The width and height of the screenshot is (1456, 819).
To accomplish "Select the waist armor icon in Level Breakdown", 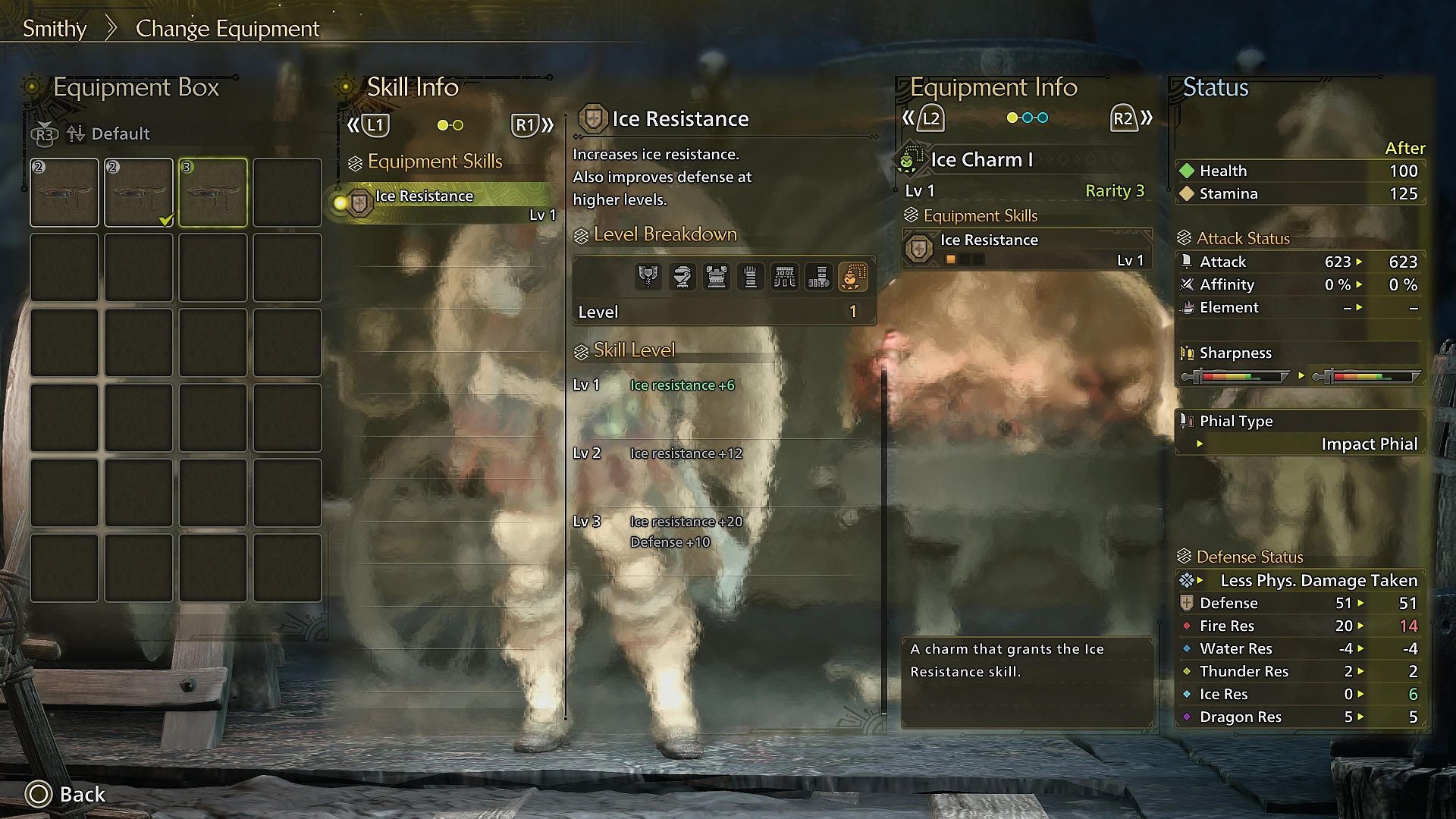I will (785, 276).
